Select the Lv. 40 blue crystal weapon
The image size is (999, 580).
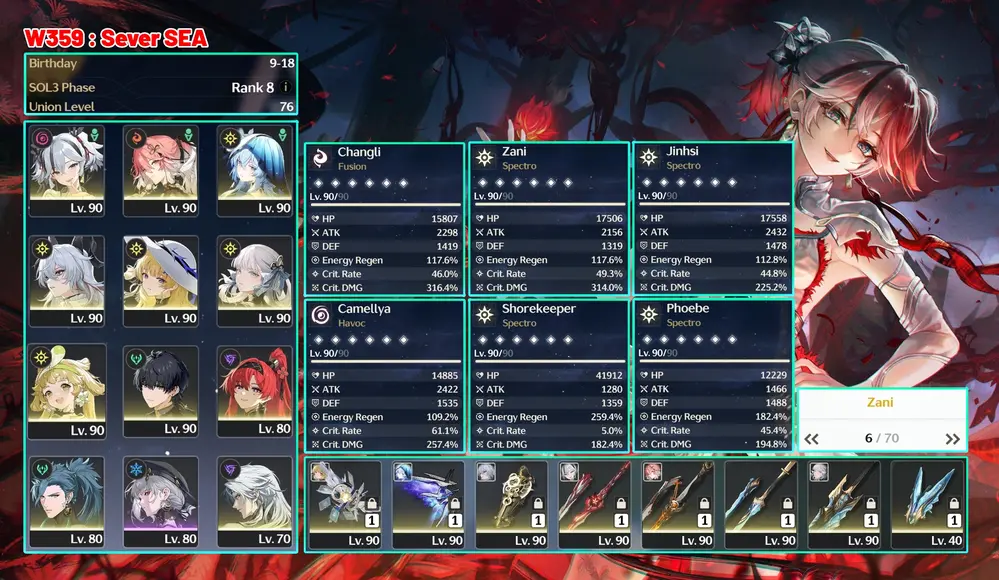927,505
